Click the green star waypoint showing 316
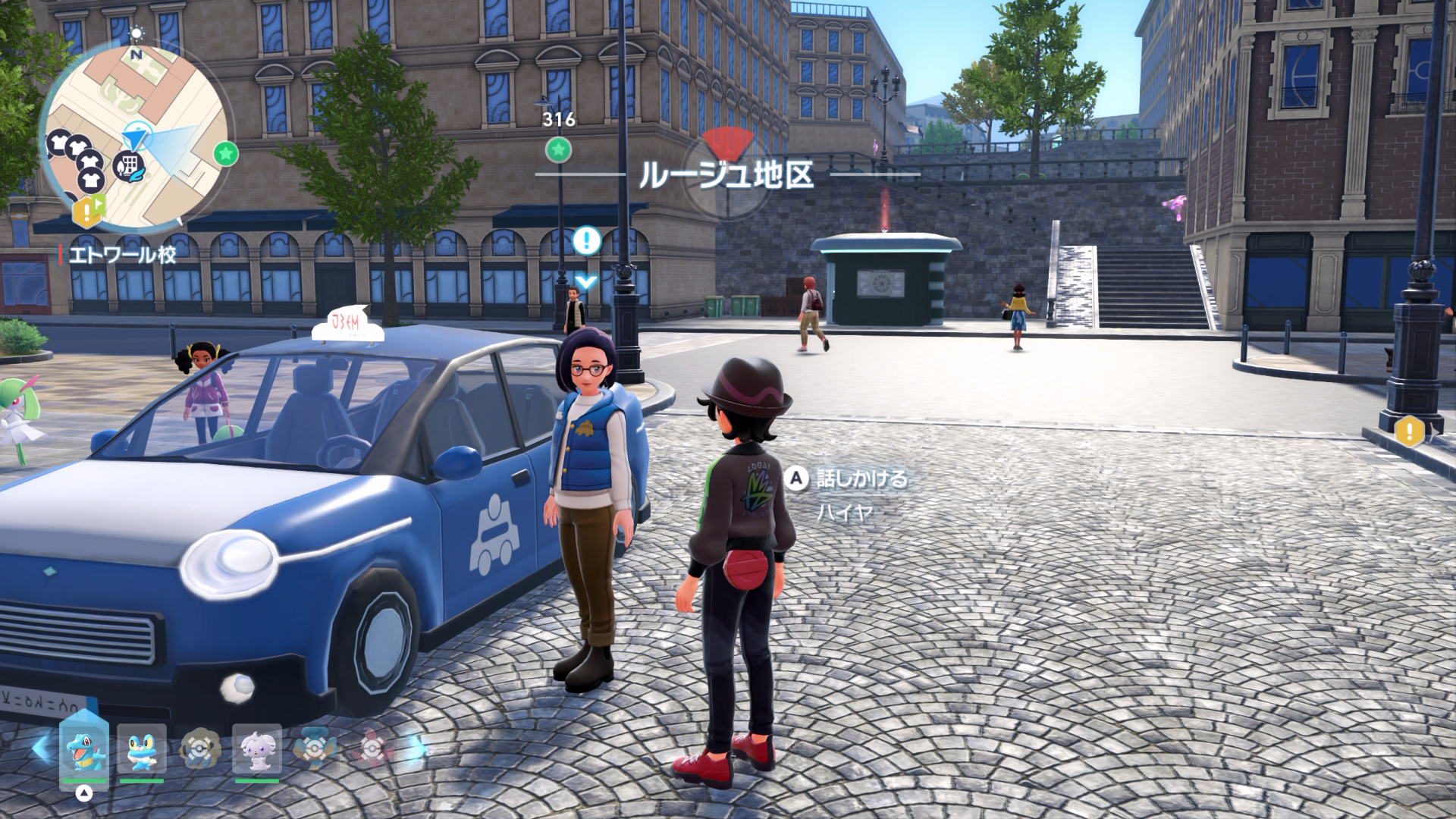Viewport: 1456px width, 819px height. (x=559, y=149)
